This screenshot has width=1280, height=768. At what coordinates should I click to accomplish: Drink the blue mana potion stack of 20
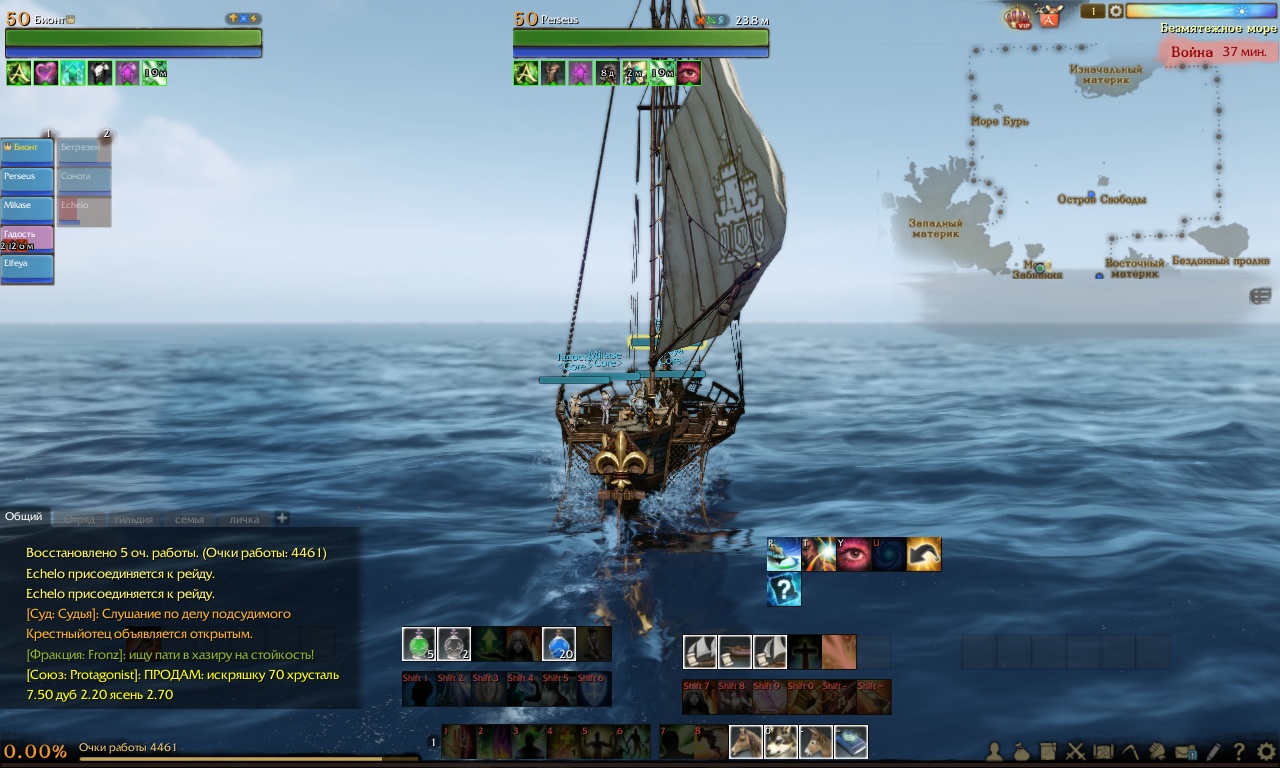[x=559, y=644]
